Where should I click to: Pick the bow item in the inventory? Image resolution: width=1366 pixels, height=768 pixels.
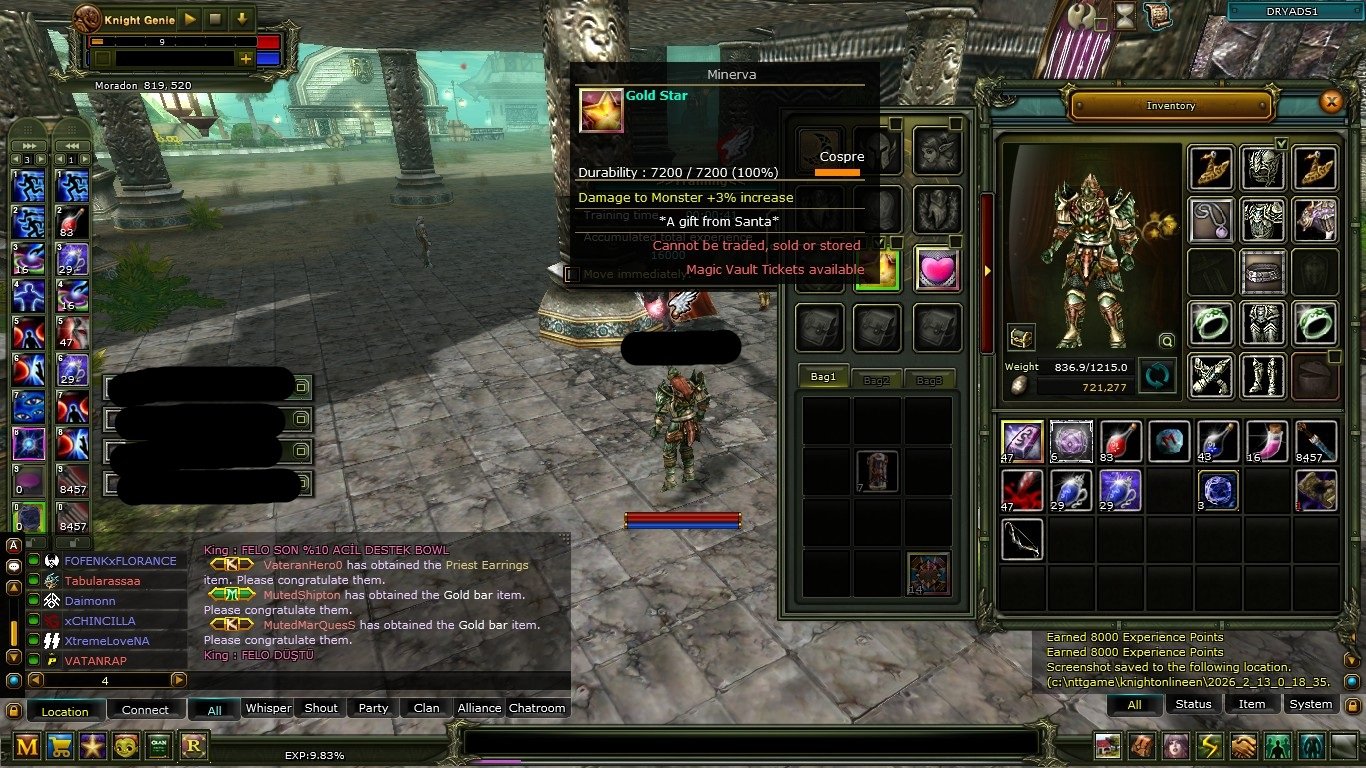click(x=1022, y=539)
